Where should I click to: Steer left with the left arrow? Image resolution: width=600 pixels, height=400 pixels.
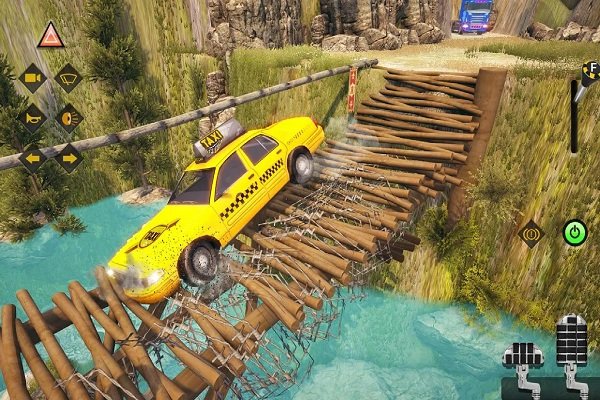[x=33, y=157]
